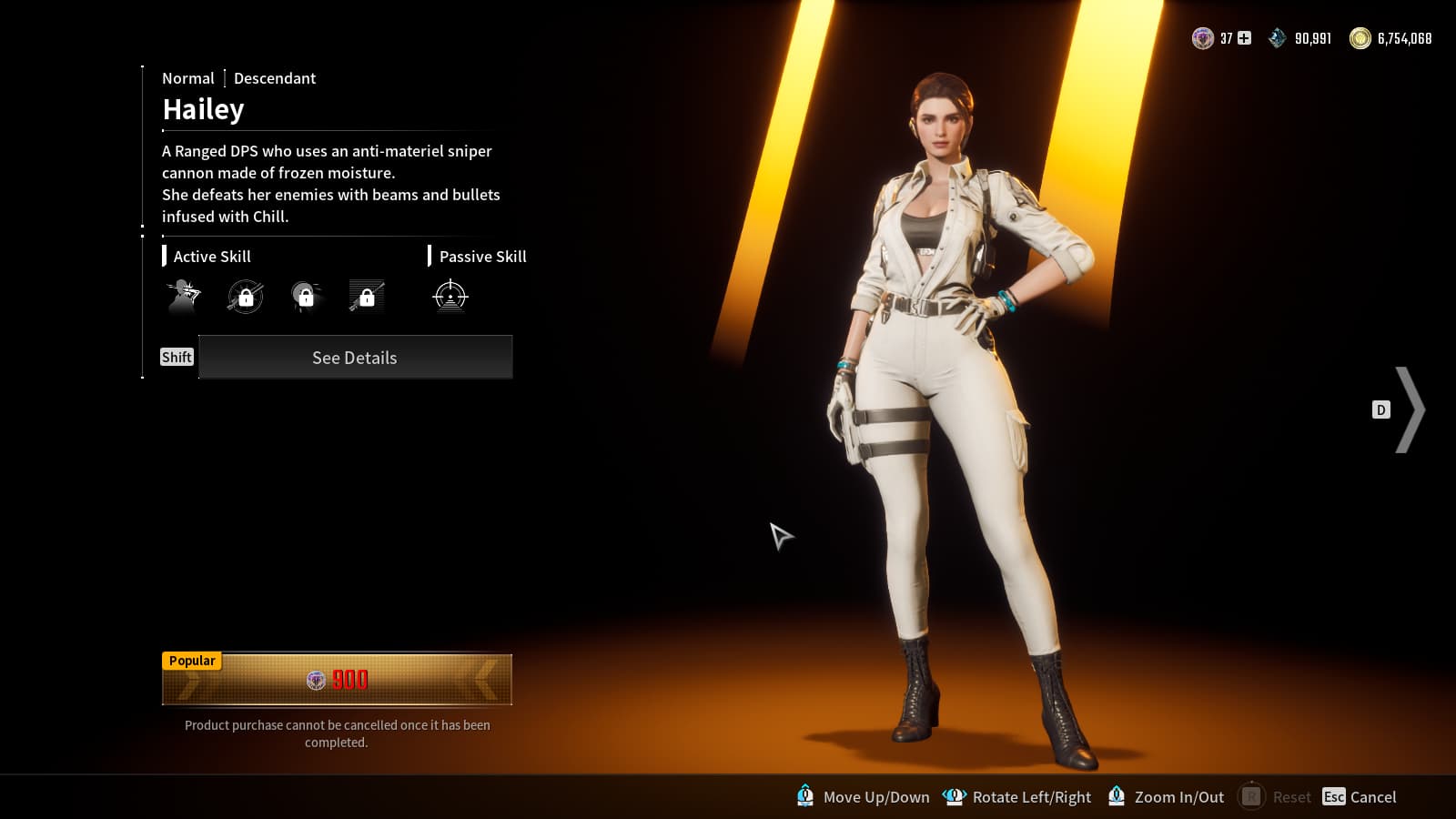View Hailey's passive skill crosshair icon
The height and width of the screenshot is (819, 1456).
[450, 297]
